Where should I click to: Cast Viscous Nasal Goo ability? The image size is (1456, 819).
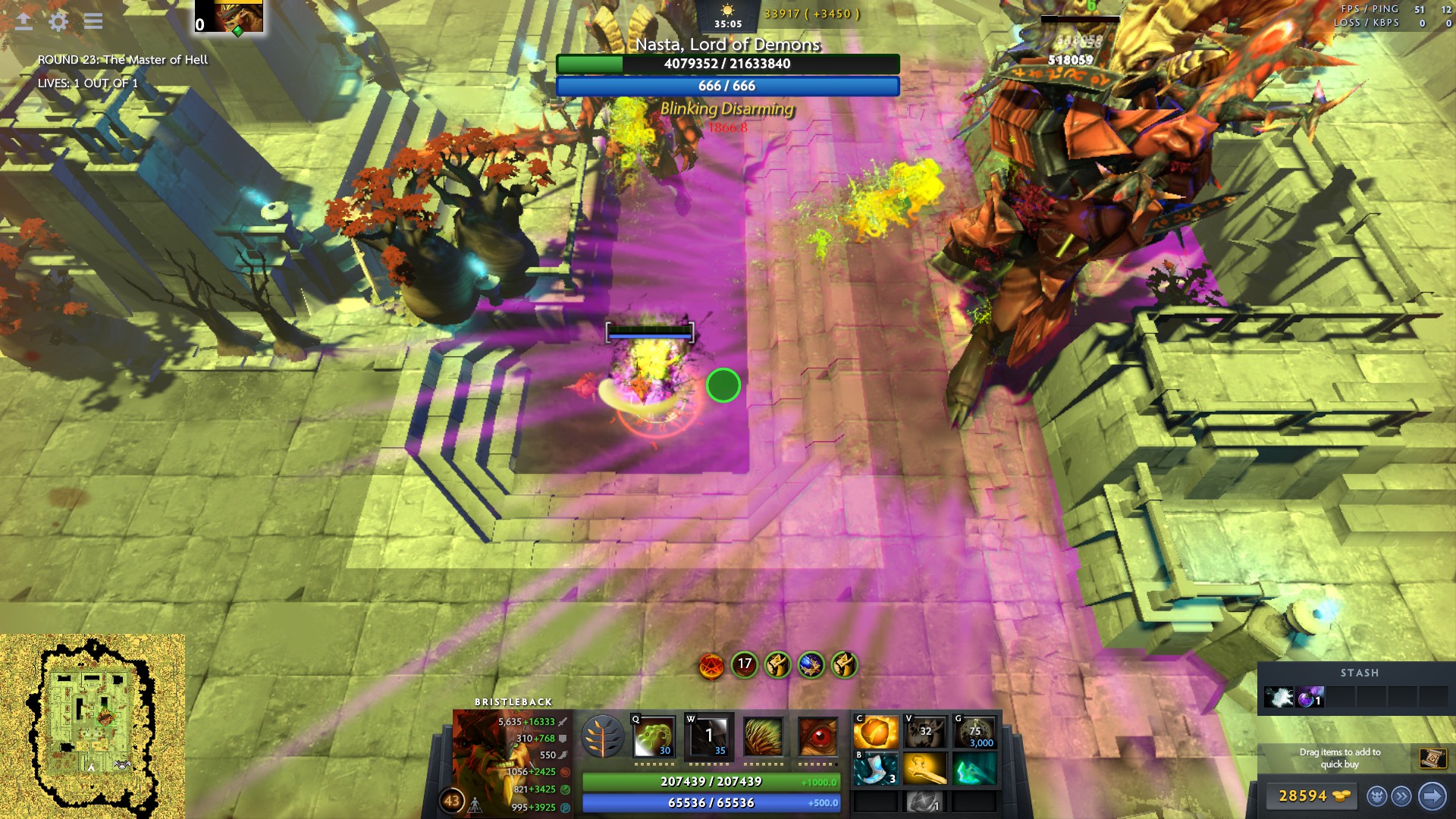point(654,736)
